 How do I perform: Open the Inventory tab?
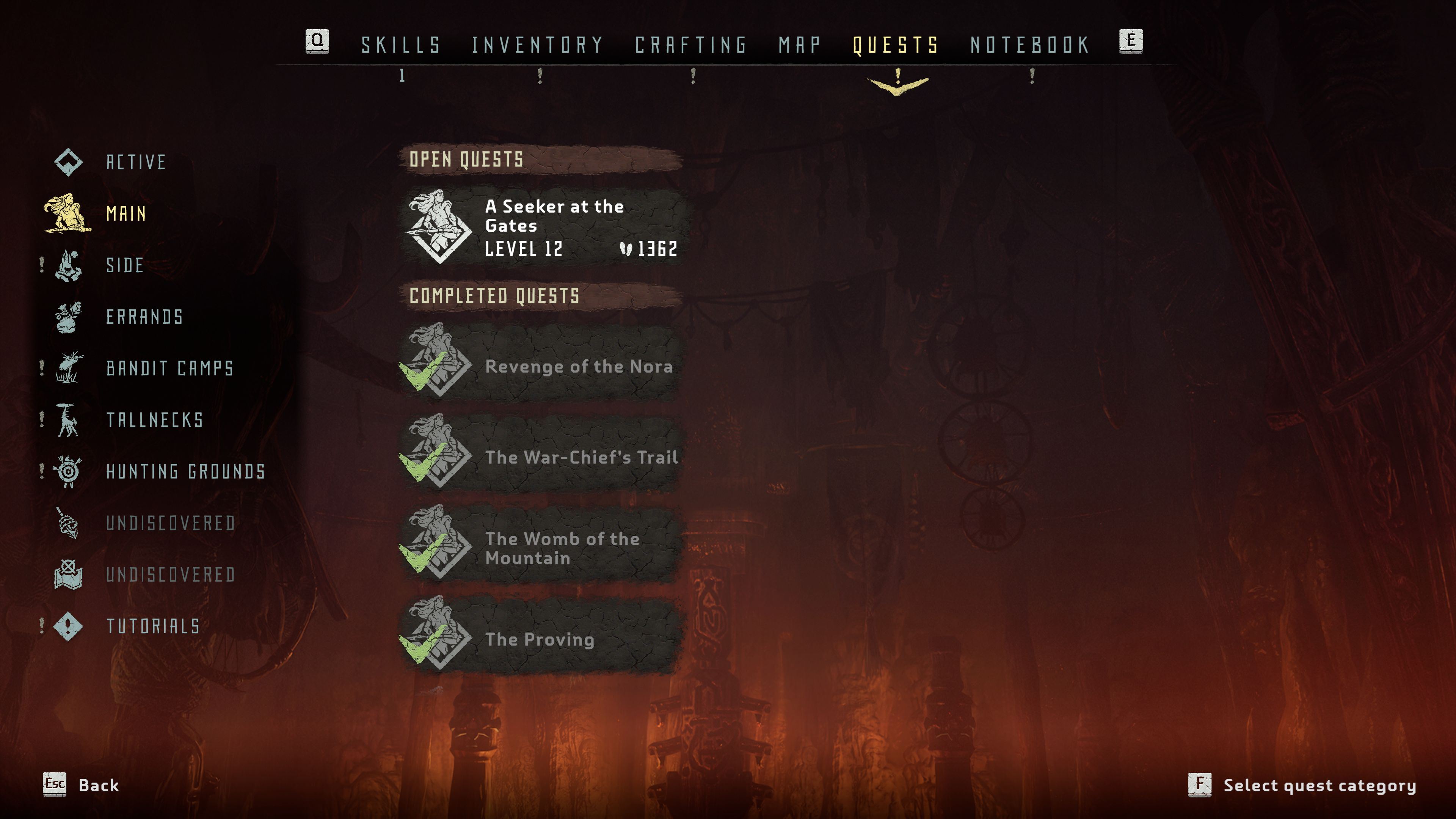[538, 45]
